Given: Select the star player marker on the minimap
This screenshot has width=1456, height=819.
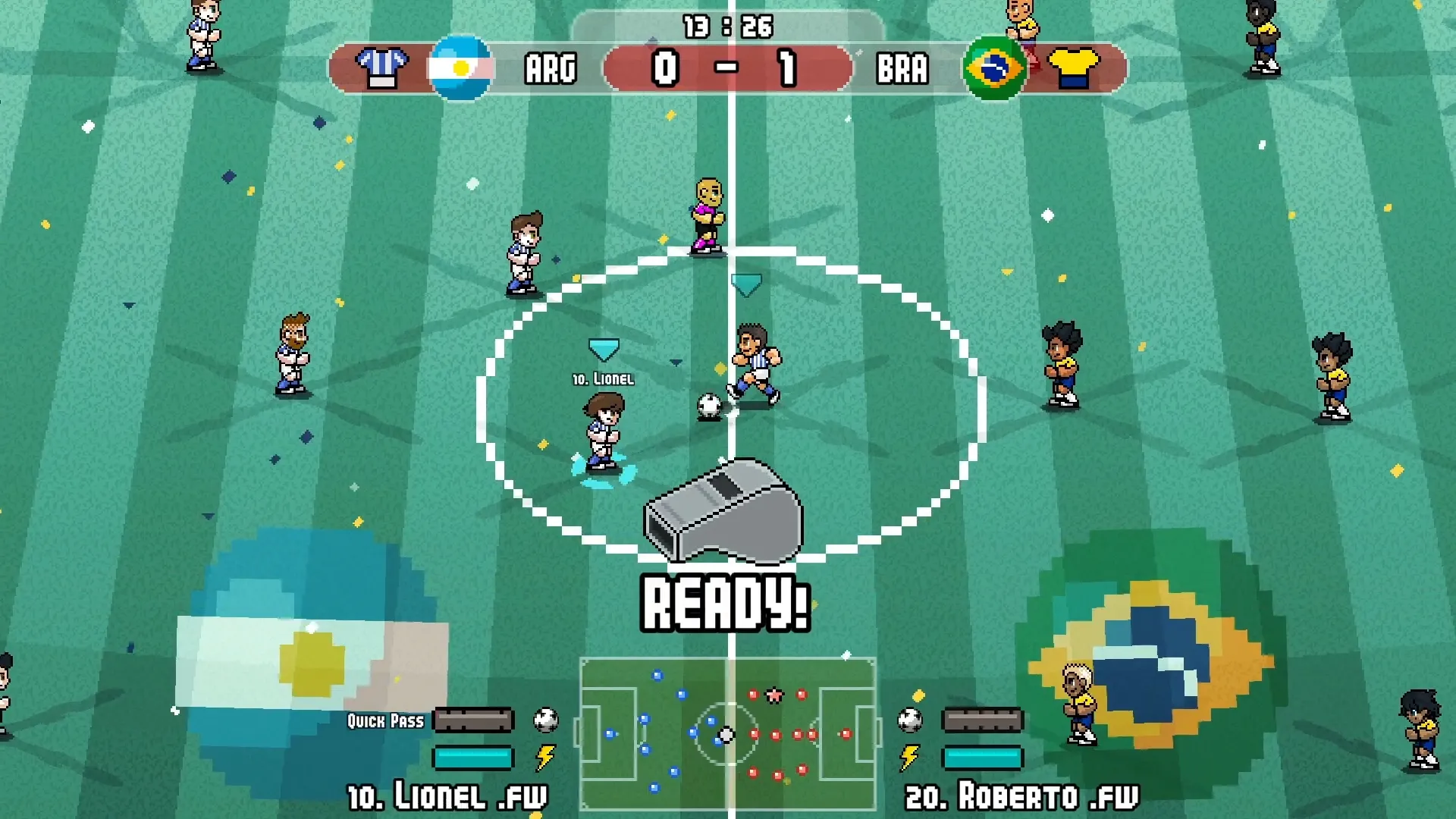Looking at the screenshot, I should coord(773,694).
